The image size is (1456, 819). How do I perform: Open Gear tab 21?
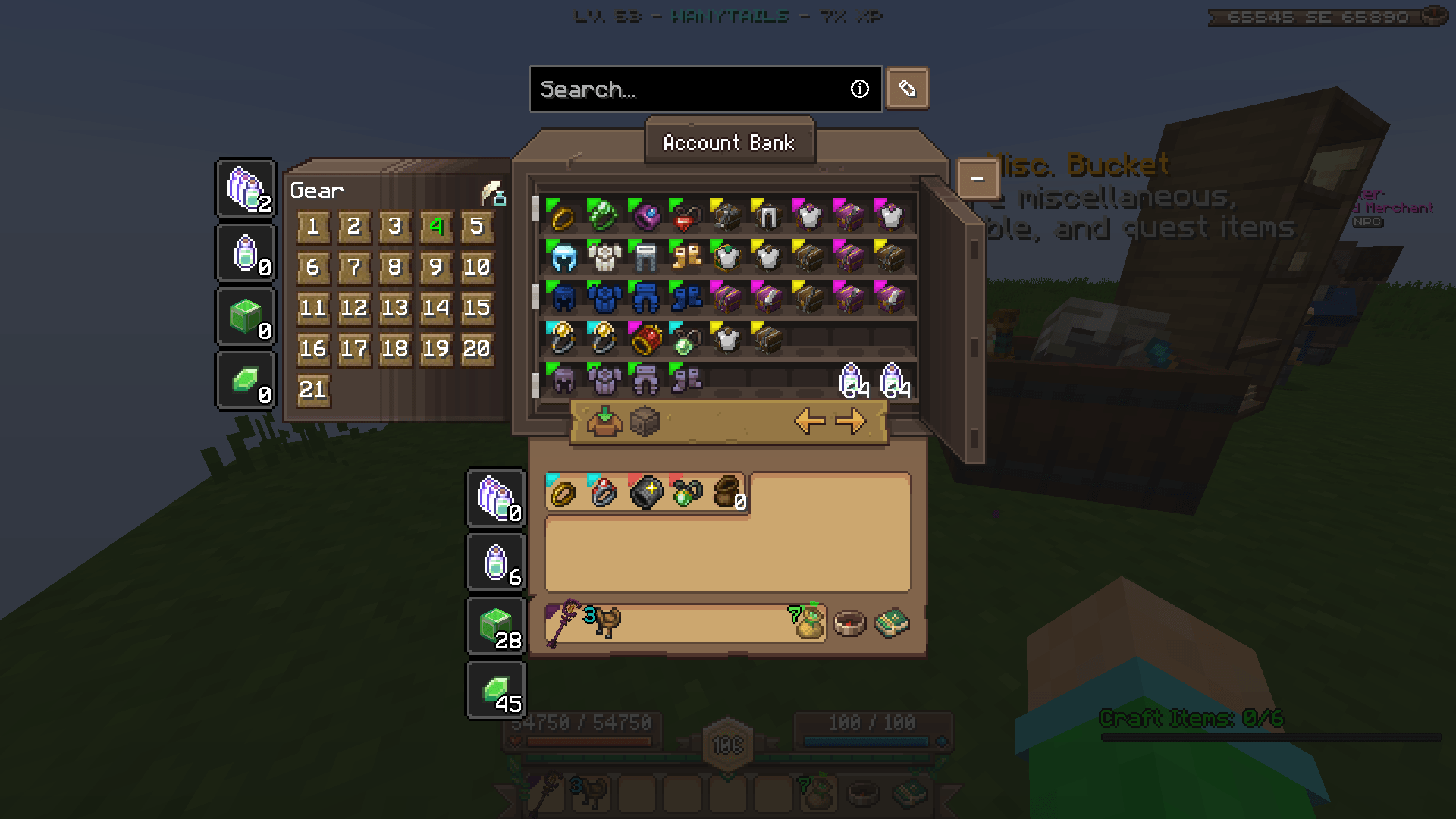point(312,389)
